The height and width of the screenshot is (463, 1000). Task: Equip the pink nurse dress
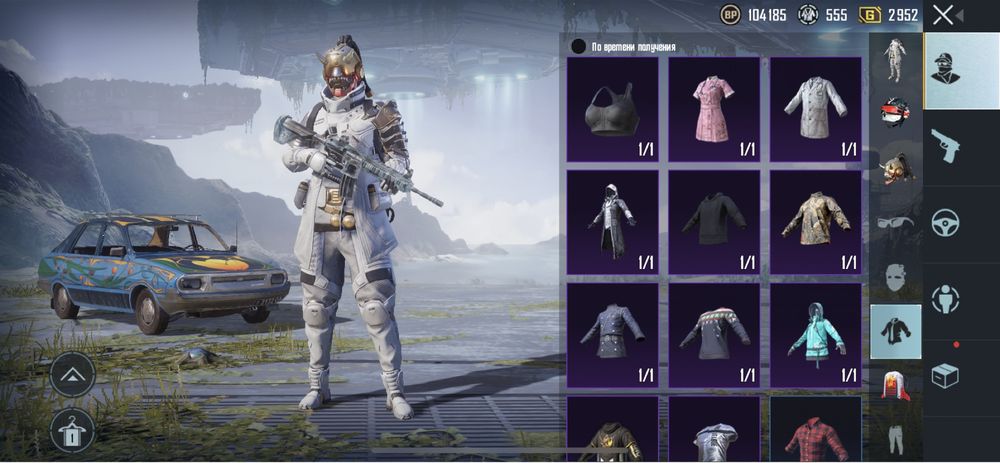tap(714, 109)
